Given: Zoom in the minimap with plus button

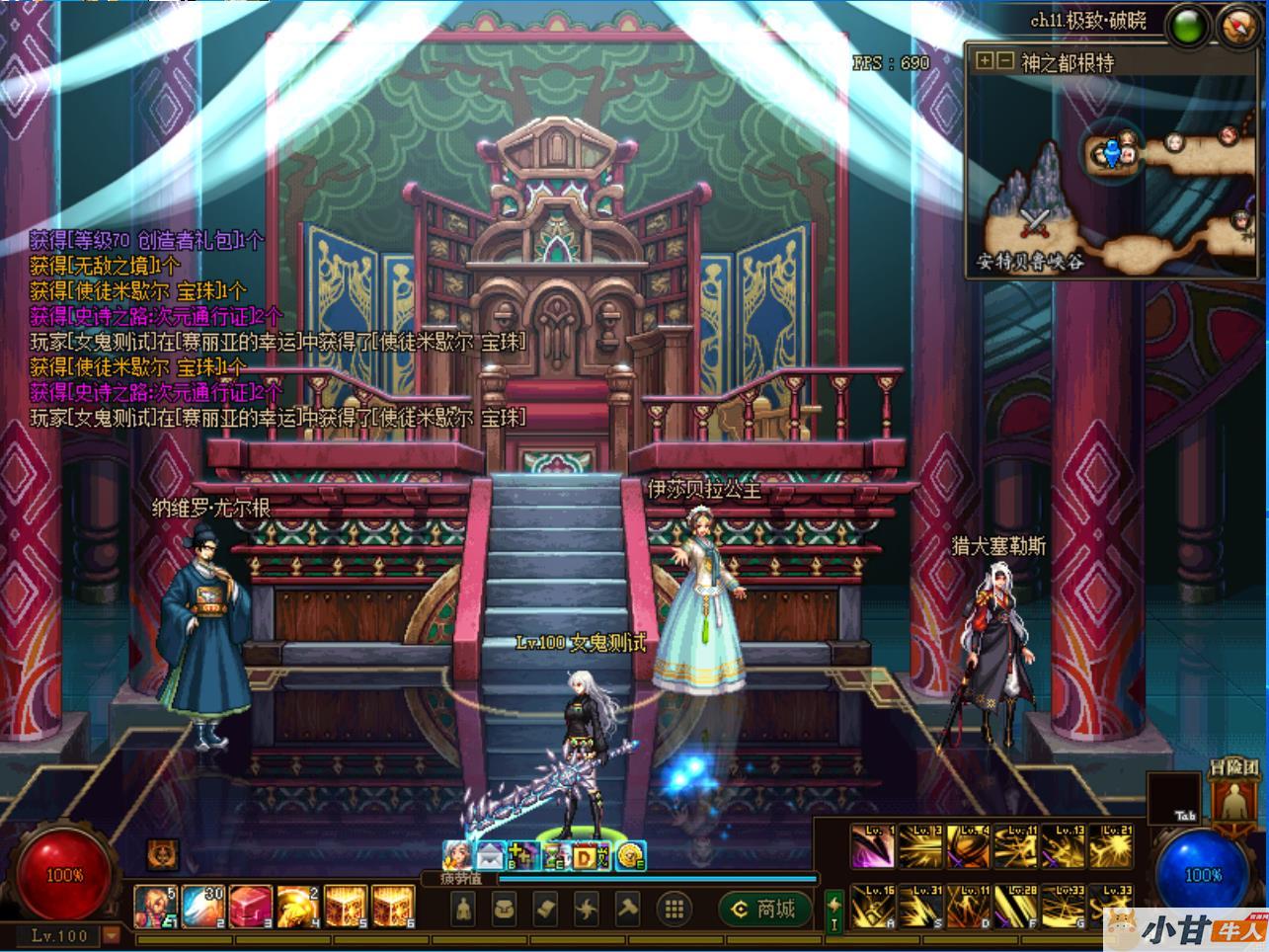Looking at the screenshot, I should coord(984,61).
